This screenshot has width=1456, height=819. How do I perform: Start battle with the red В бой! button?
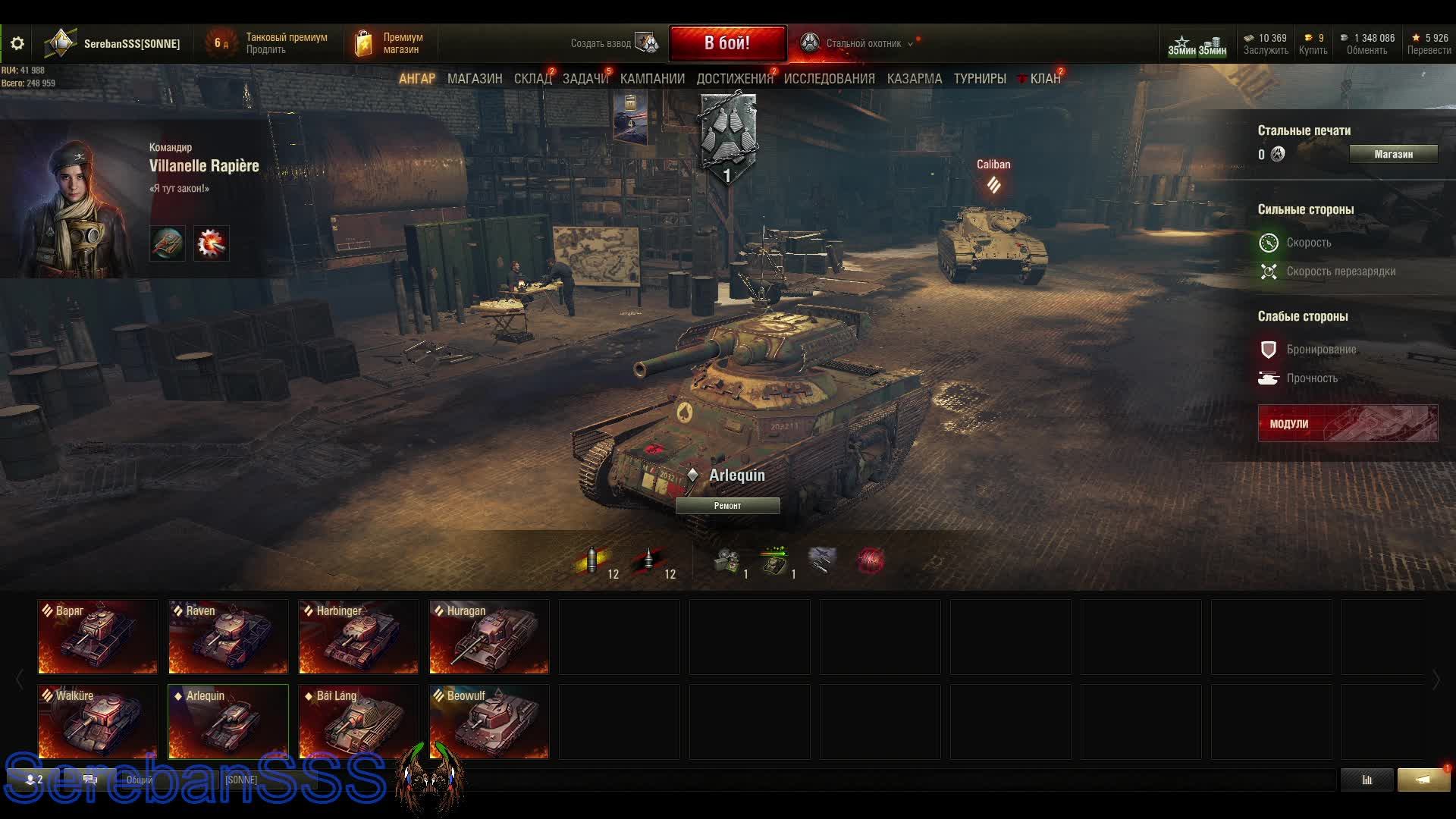(726, 43)
